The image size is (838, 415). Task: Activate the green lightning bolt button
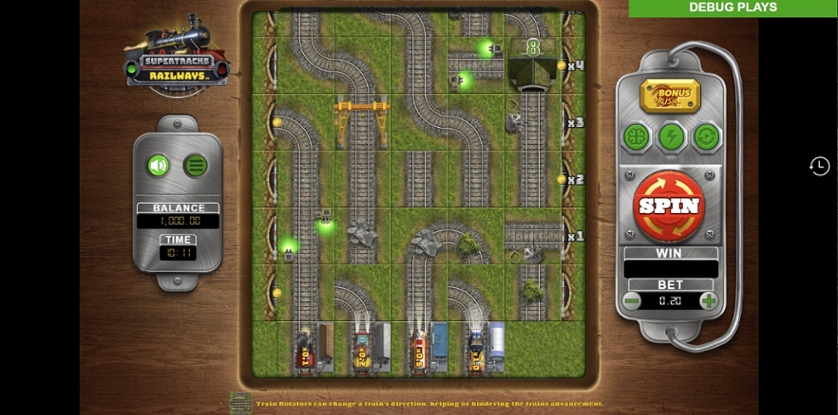coord(671,137)
